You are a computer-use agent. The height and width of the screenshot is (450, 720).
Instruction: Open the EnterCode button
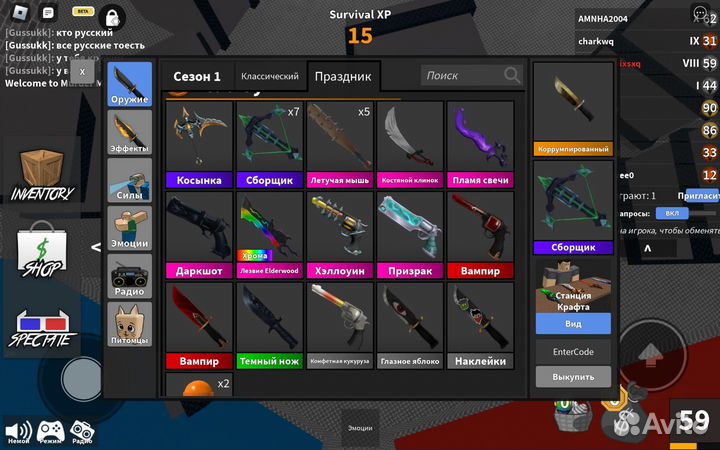pos(573,352)
